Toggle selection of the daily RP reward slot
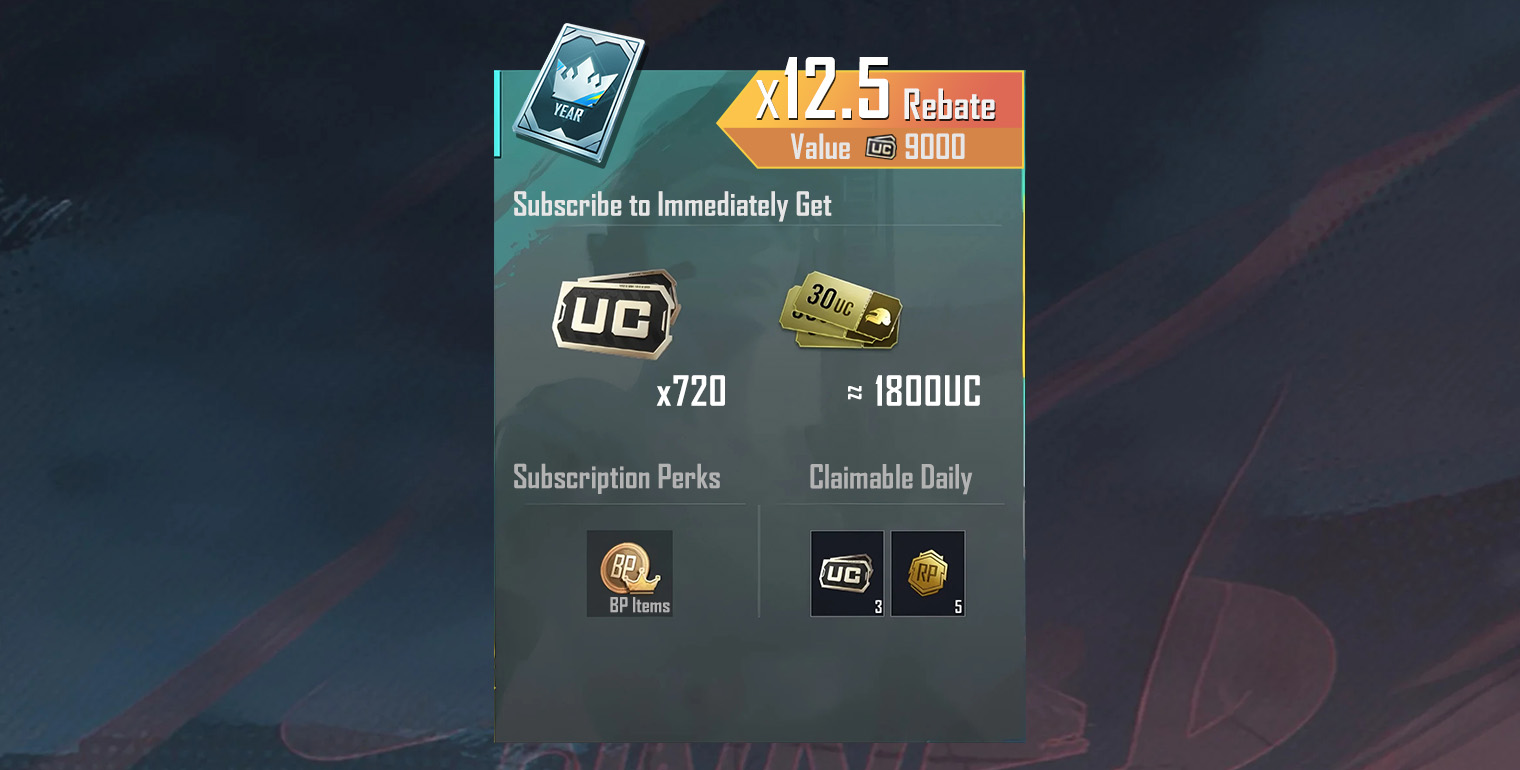 pos(927,572)
